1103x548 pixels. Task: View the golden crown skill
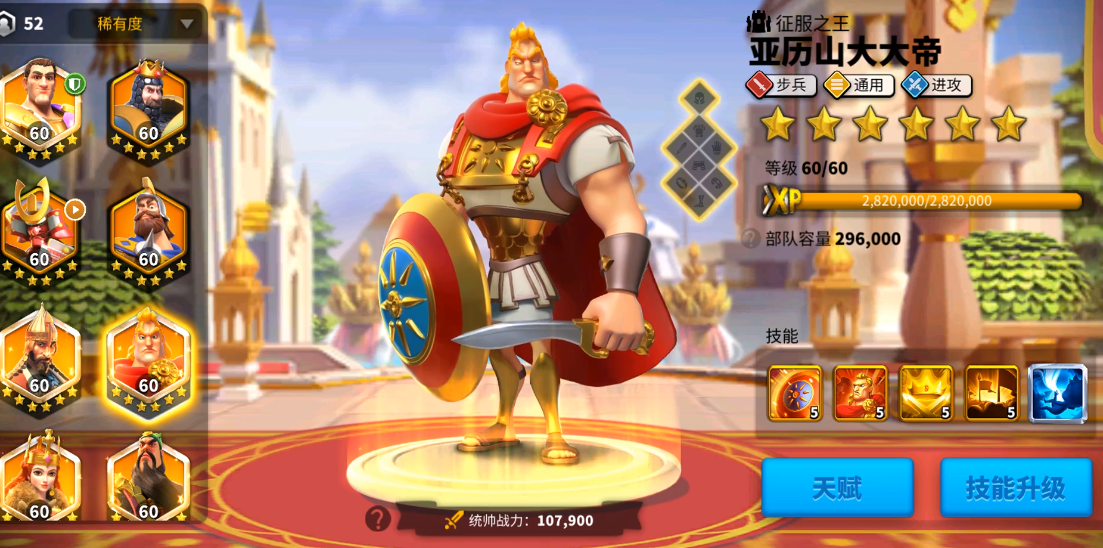pos(925,393)
